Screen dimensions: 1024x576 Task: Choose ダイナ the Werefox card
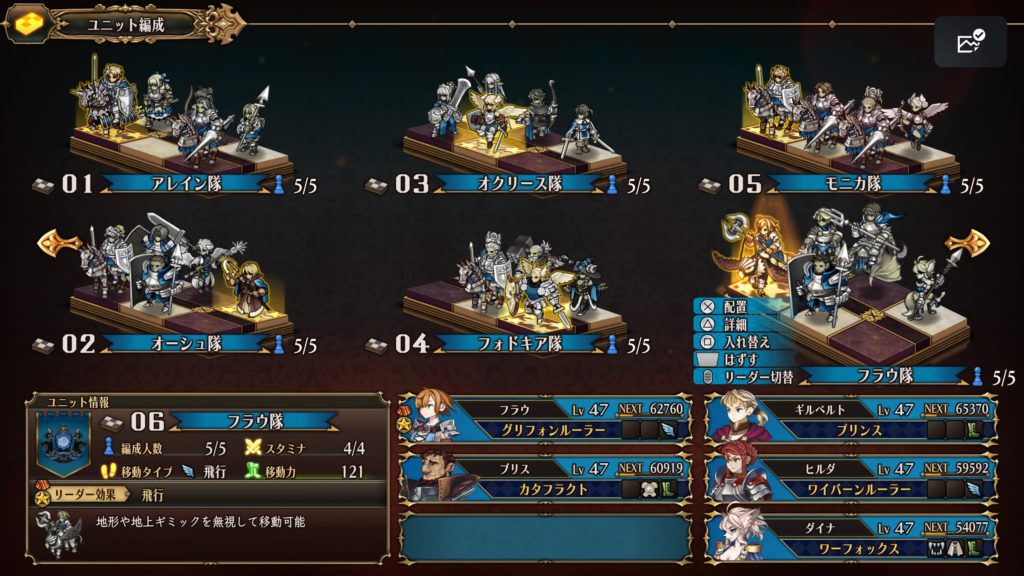[x=852, y=537]
